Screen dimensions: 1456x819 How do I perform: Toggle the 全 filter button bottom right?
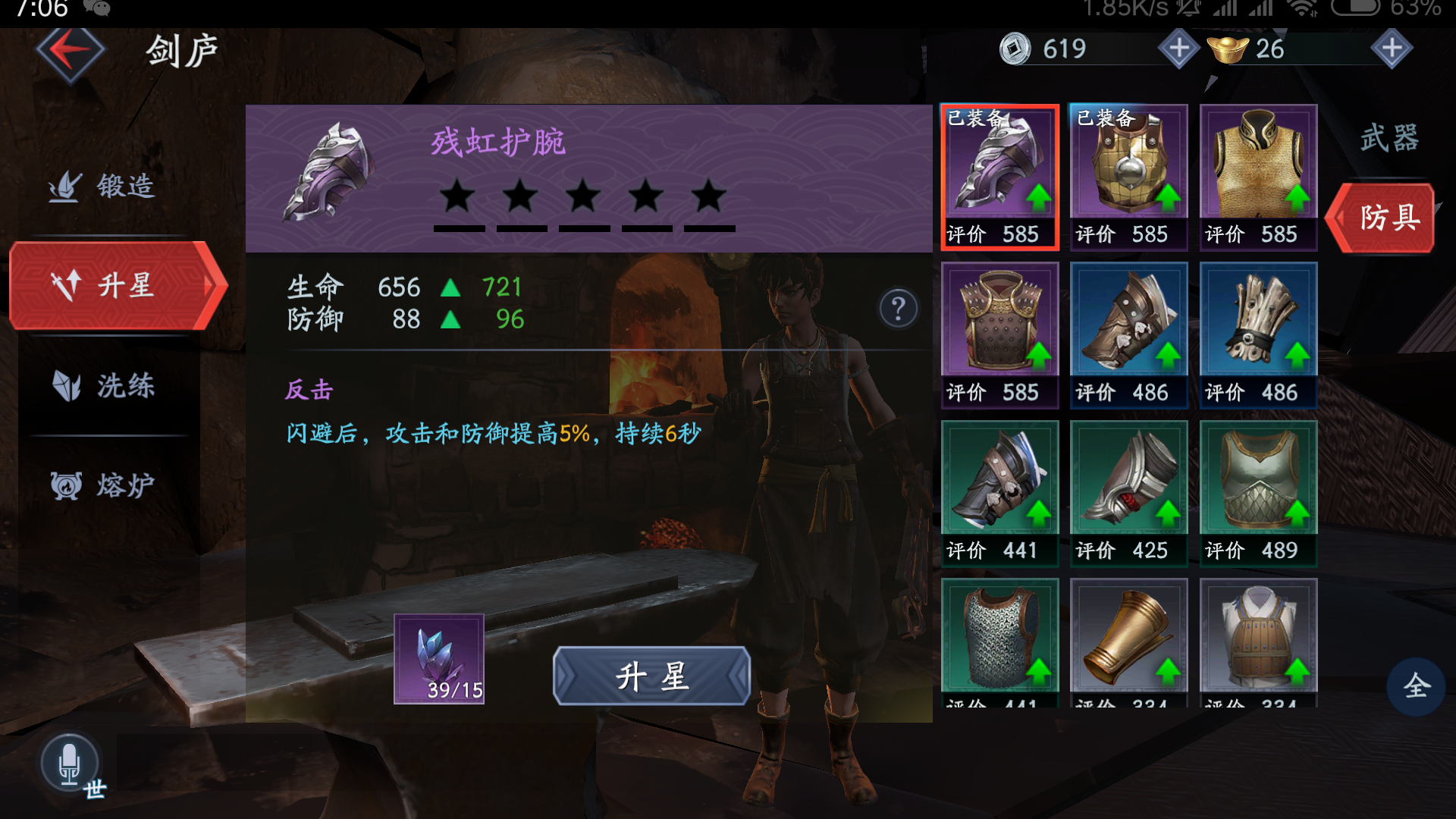click(1416, 686)
